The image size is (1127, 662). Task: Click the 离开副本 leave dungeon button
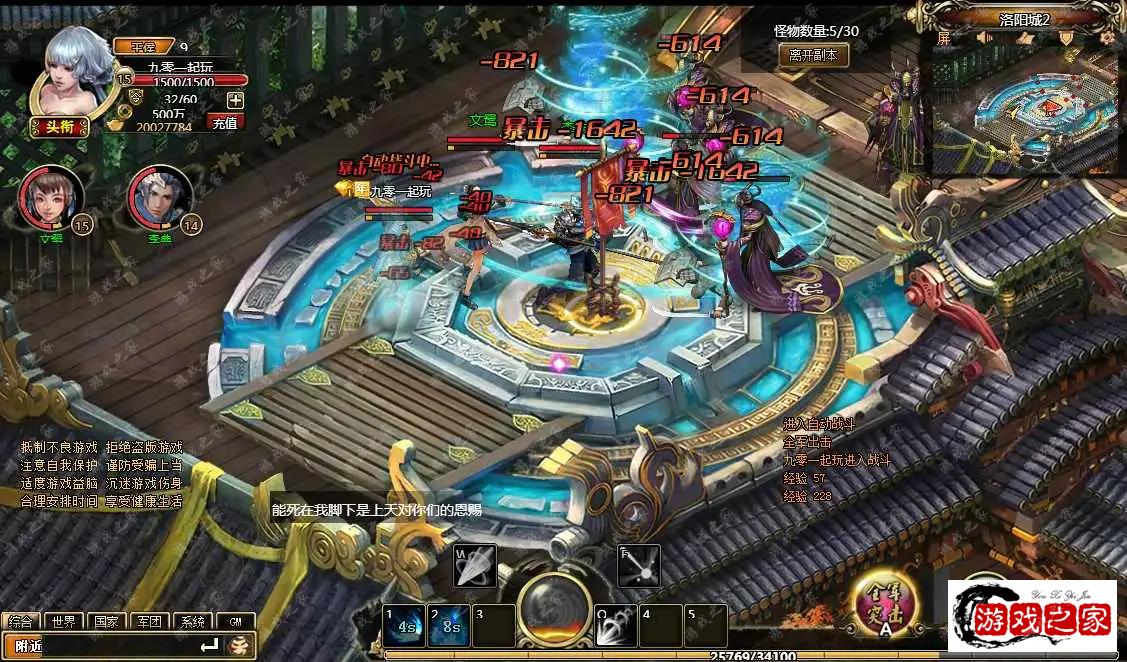point(813,56)
